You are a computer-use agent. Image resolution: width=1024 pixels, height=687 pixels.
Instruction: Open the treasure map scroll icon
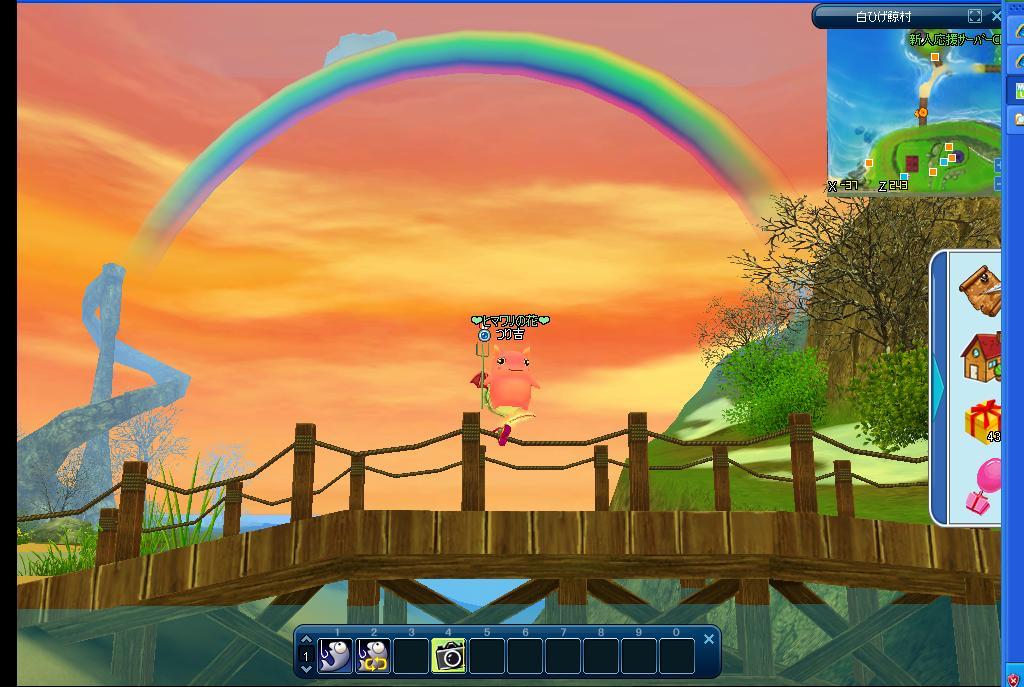(x=981, y=290)
